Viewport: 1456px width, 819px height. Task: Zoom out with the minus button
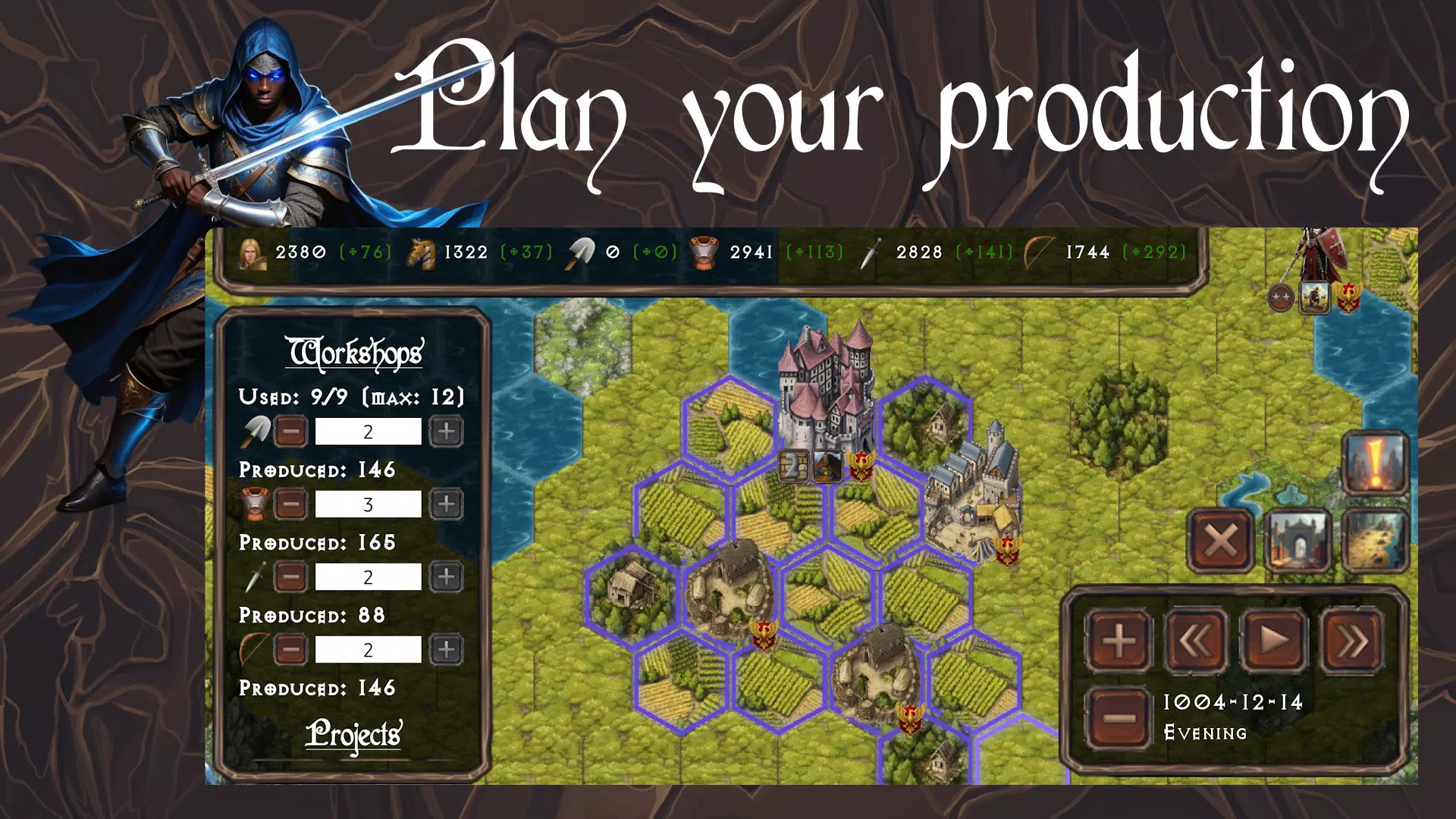(1119, 717)
